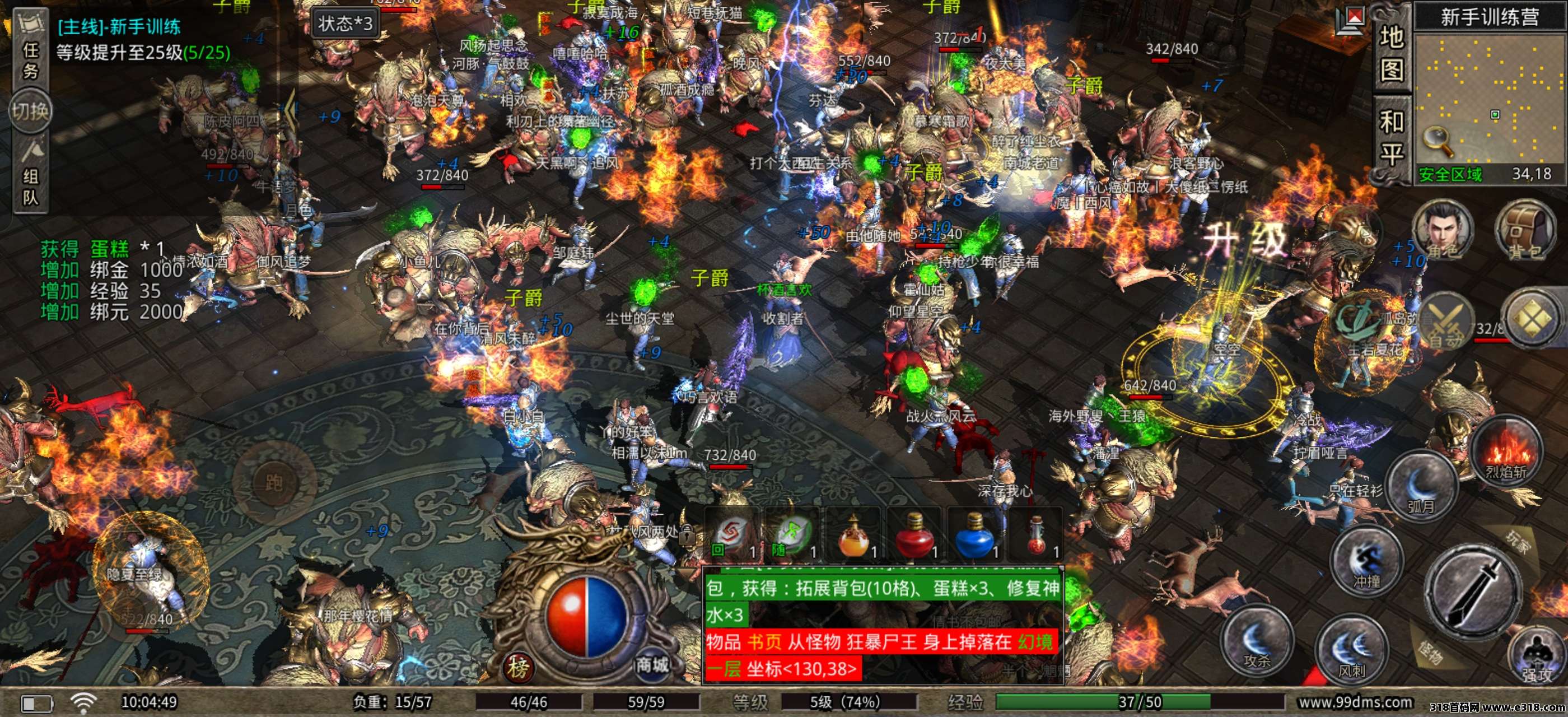Show the 状态*3 status effects
Viewport: 1568px width, 717px height.
[344, 24]
